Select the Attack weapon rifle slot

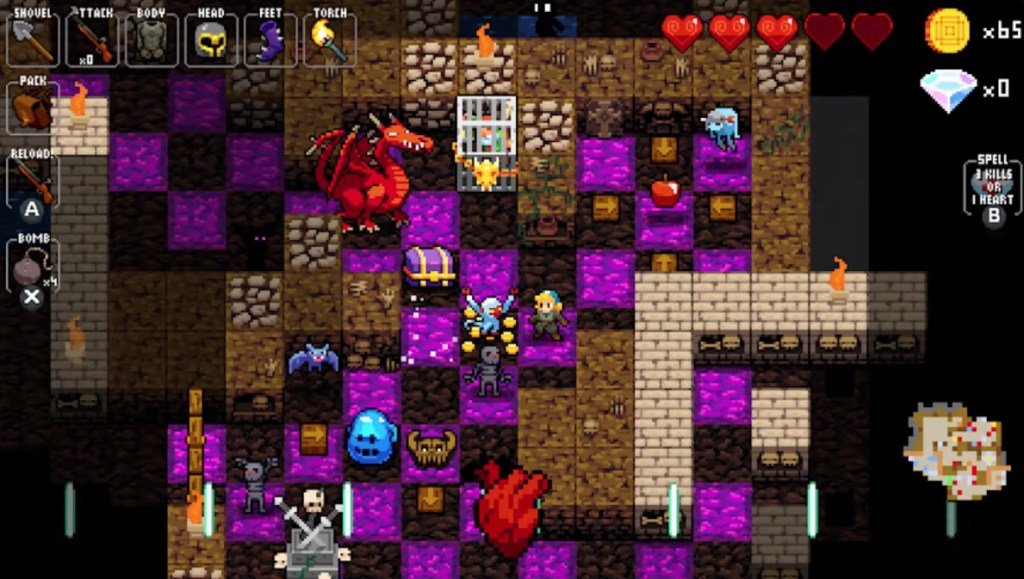point(92,39)
